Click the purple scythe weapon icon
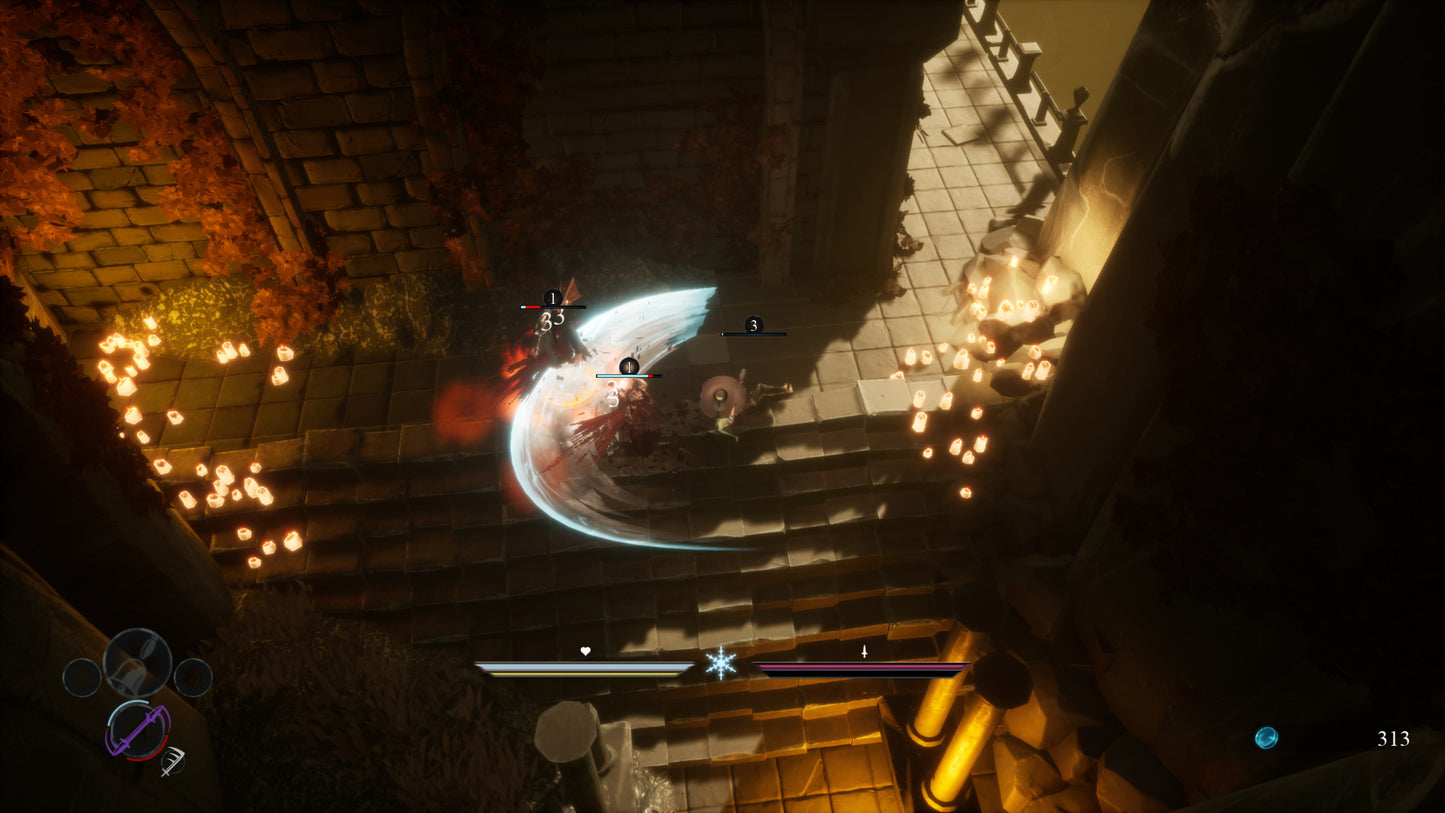 tap(135, 730)
